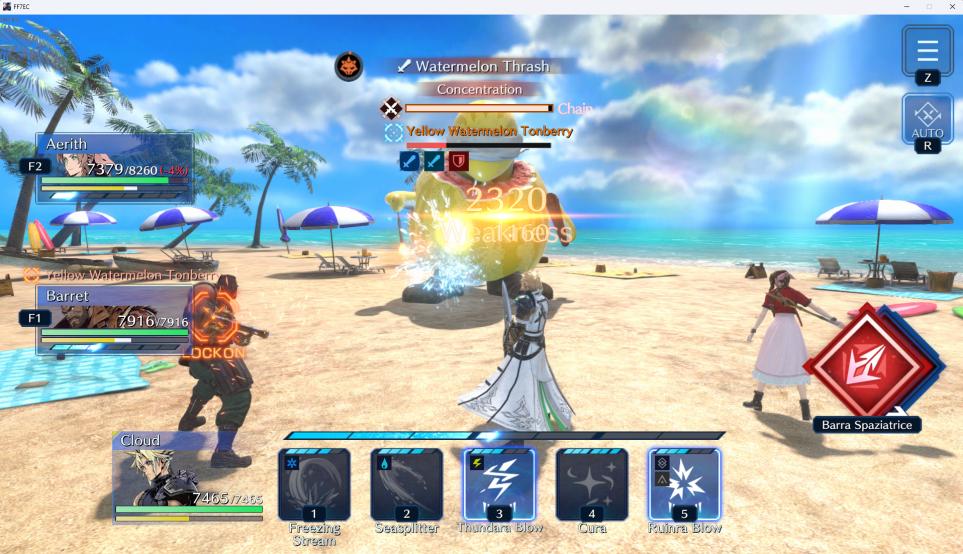This screenshot has height=554, width=963.
Task: Minimize the FF7EC window
Action: pos(905,7)
